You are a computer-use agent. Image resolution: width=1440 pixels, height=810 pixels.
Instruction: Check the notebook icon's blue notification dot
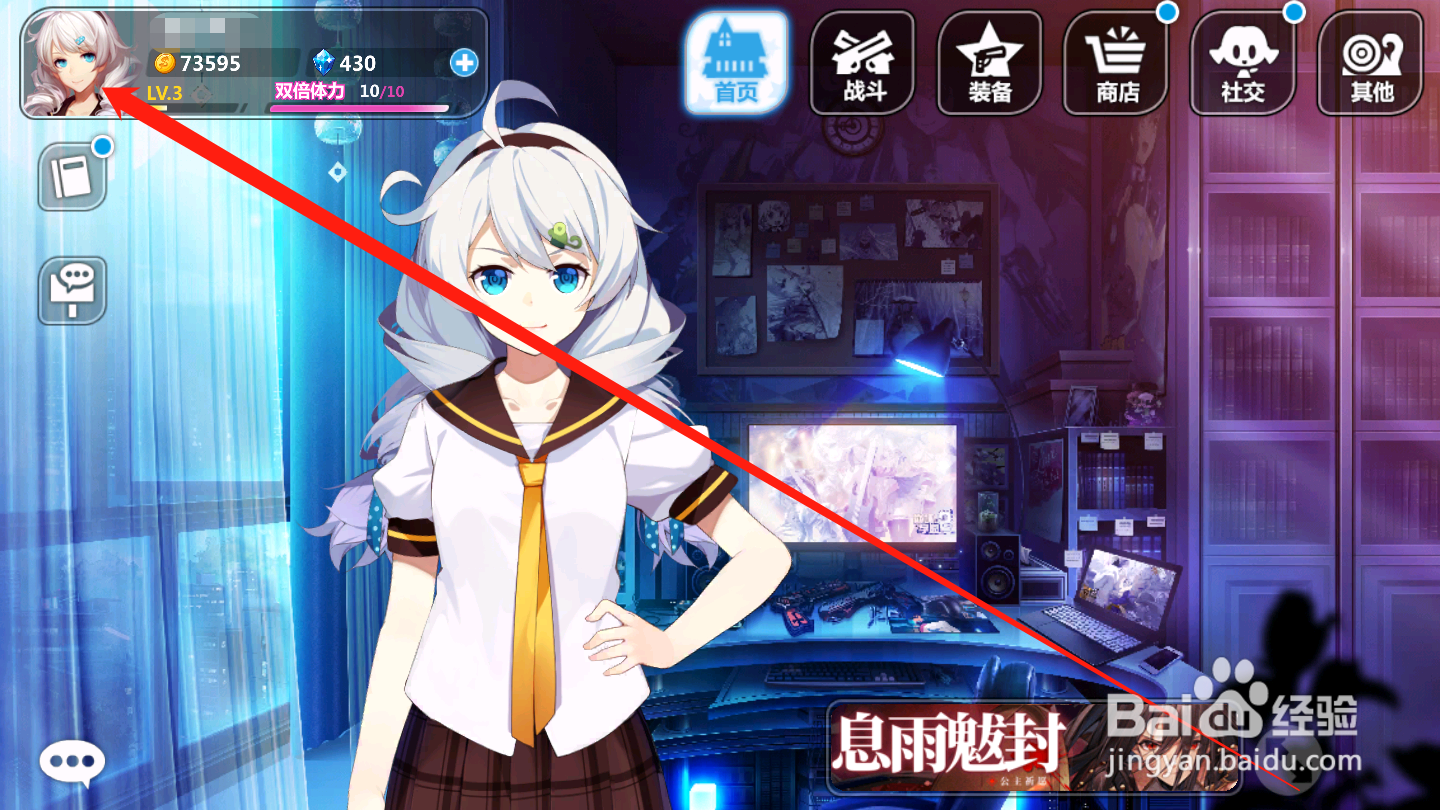tap(103, 148)
